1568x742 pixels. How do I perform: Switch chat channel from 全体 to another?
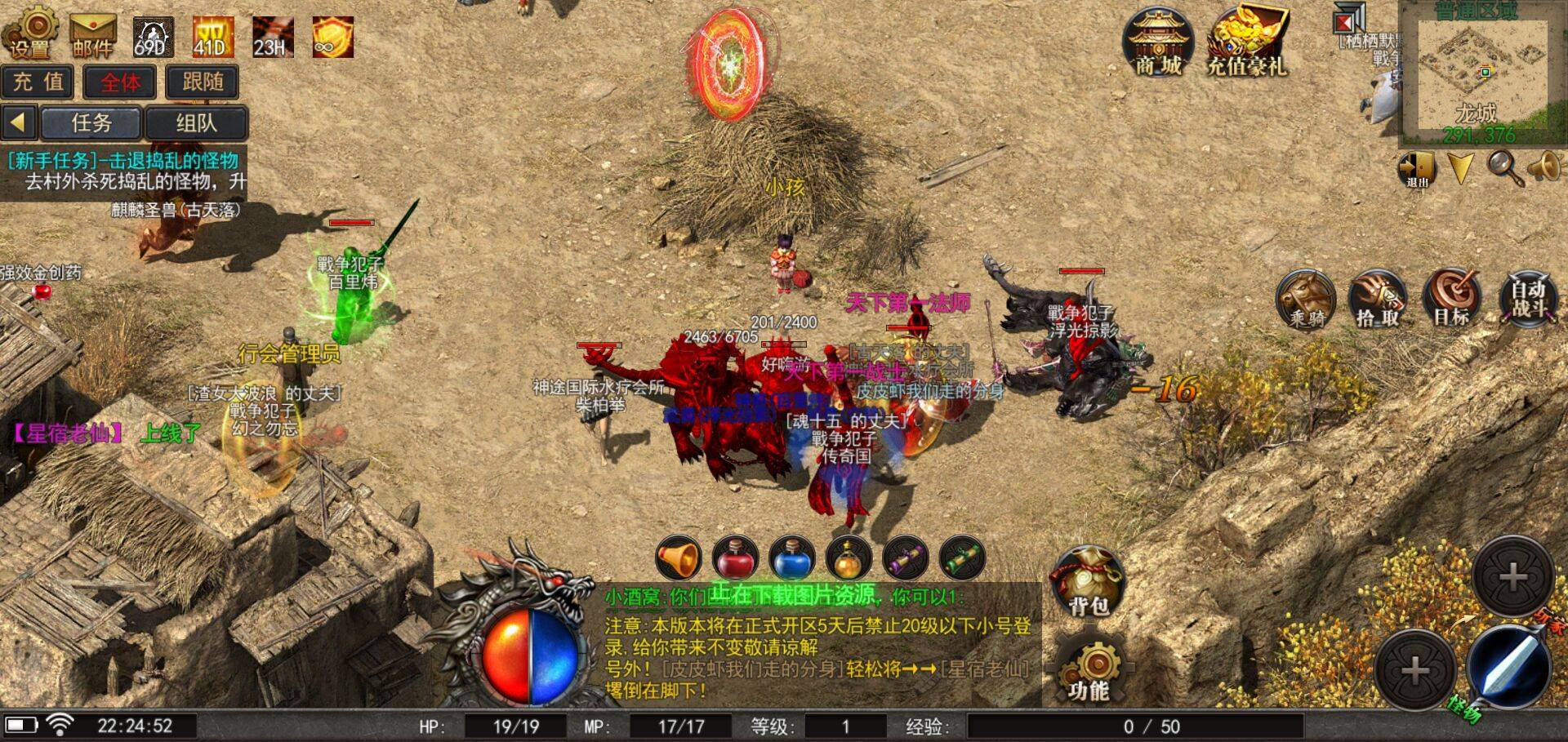point(121,82)
